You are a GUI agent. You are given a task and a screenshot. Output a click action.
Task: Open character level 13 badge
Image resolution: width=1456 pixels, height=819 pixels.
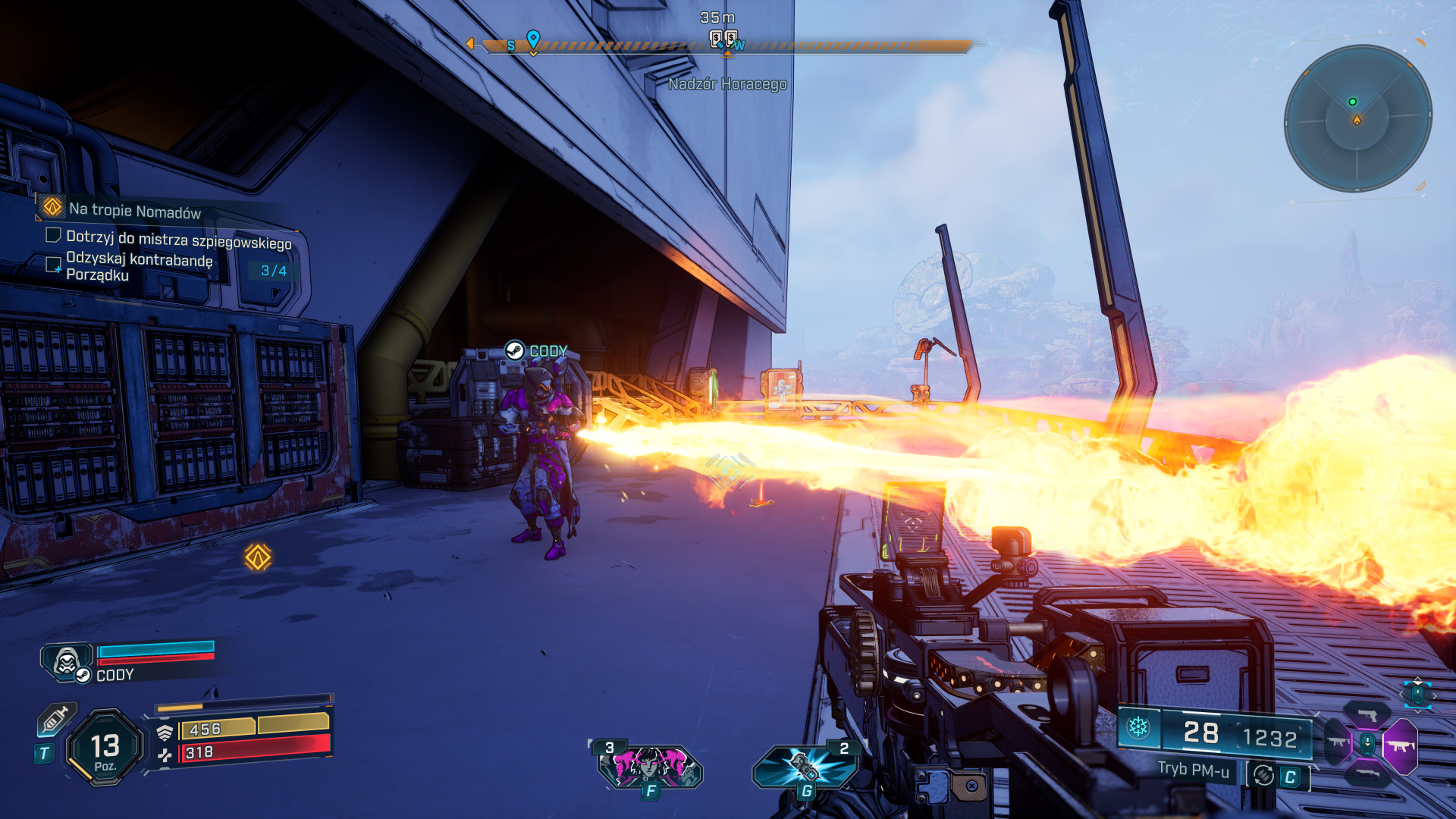(105, 748)
